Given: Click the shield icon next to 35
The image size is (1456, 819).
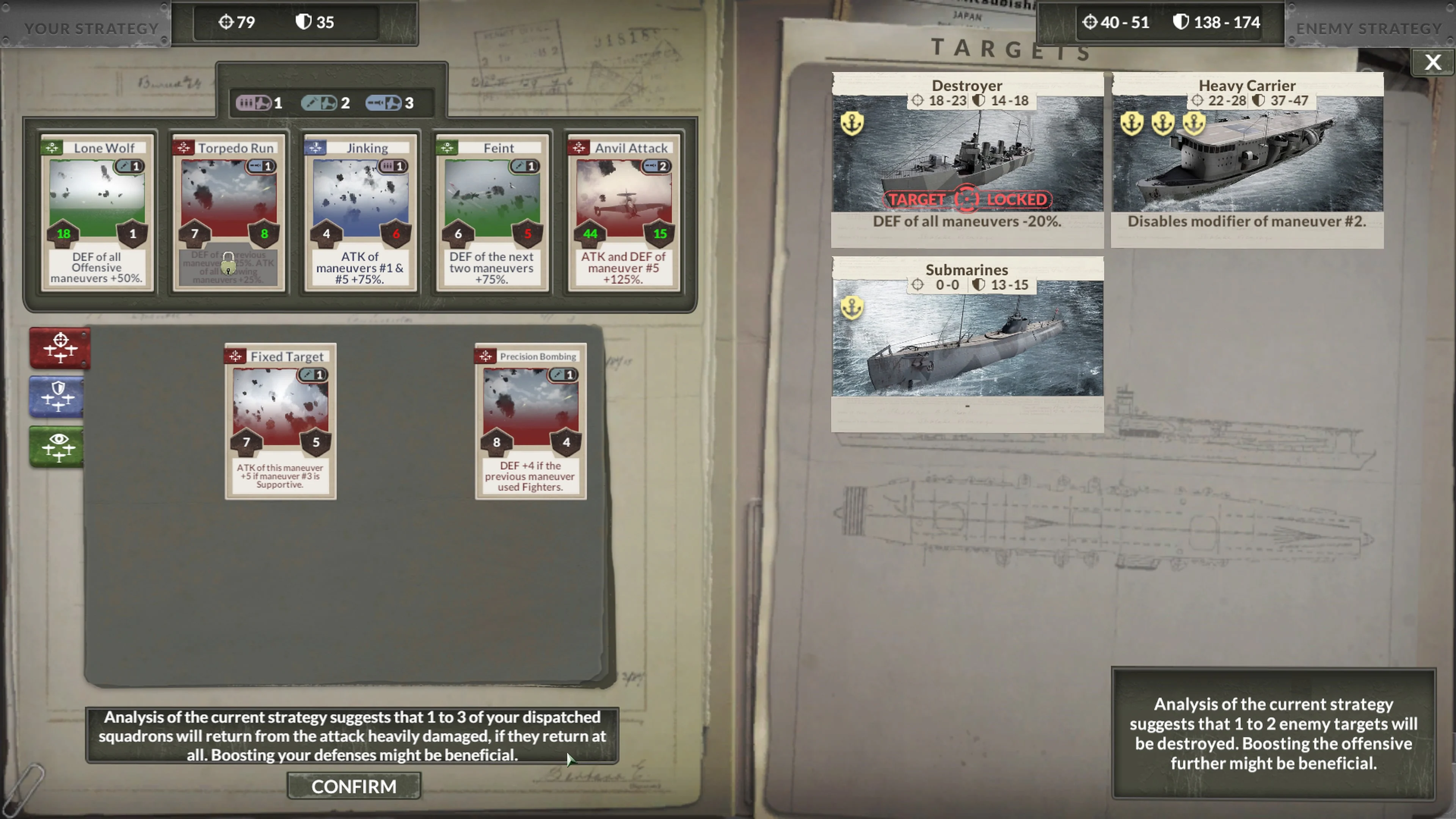Looking at the screenshot, I should click(303, 22).
